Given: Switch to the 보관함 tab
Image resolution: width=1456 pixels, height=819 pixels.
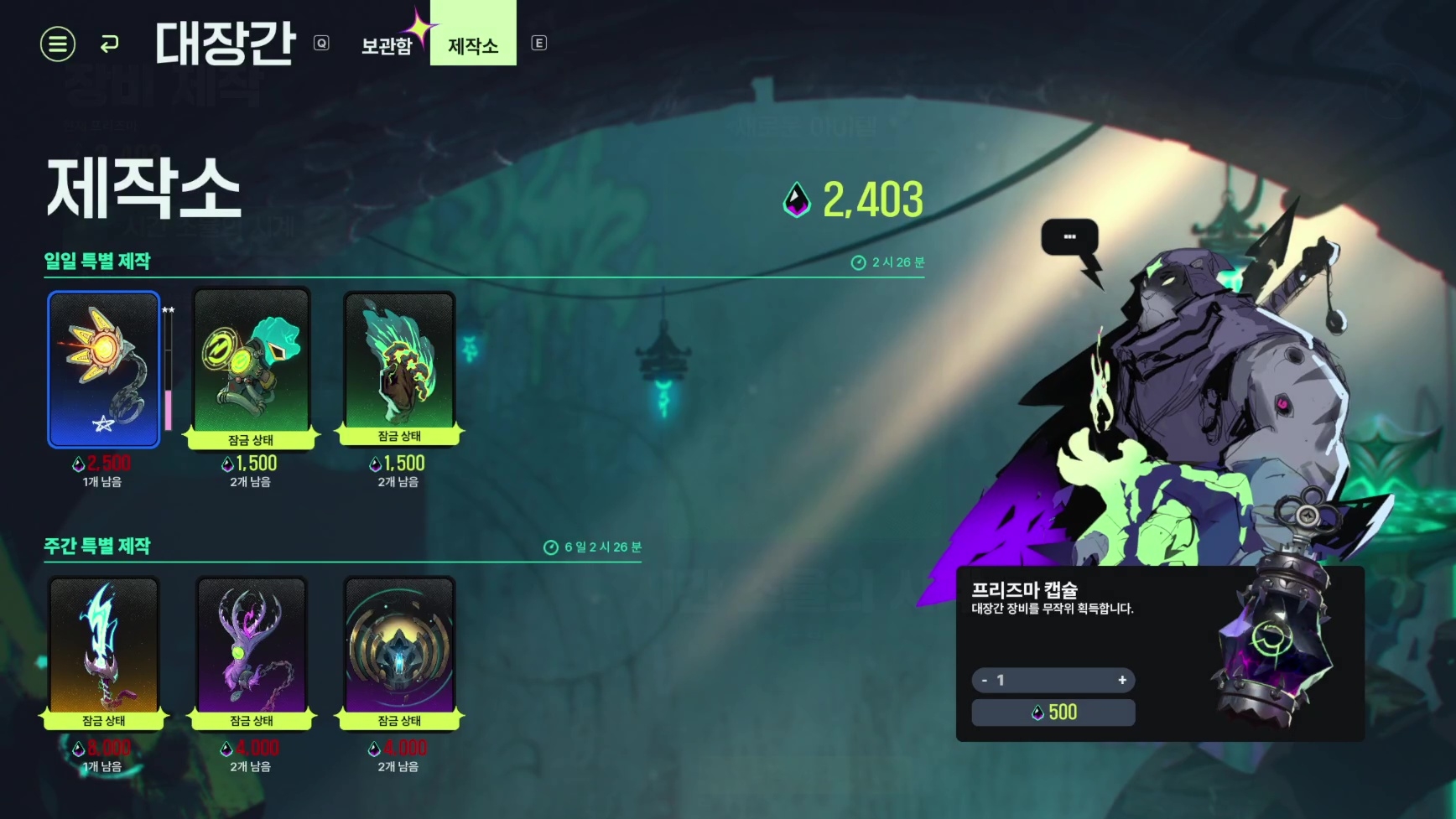Looking at the screenshot, I should (x=387, y=45).
